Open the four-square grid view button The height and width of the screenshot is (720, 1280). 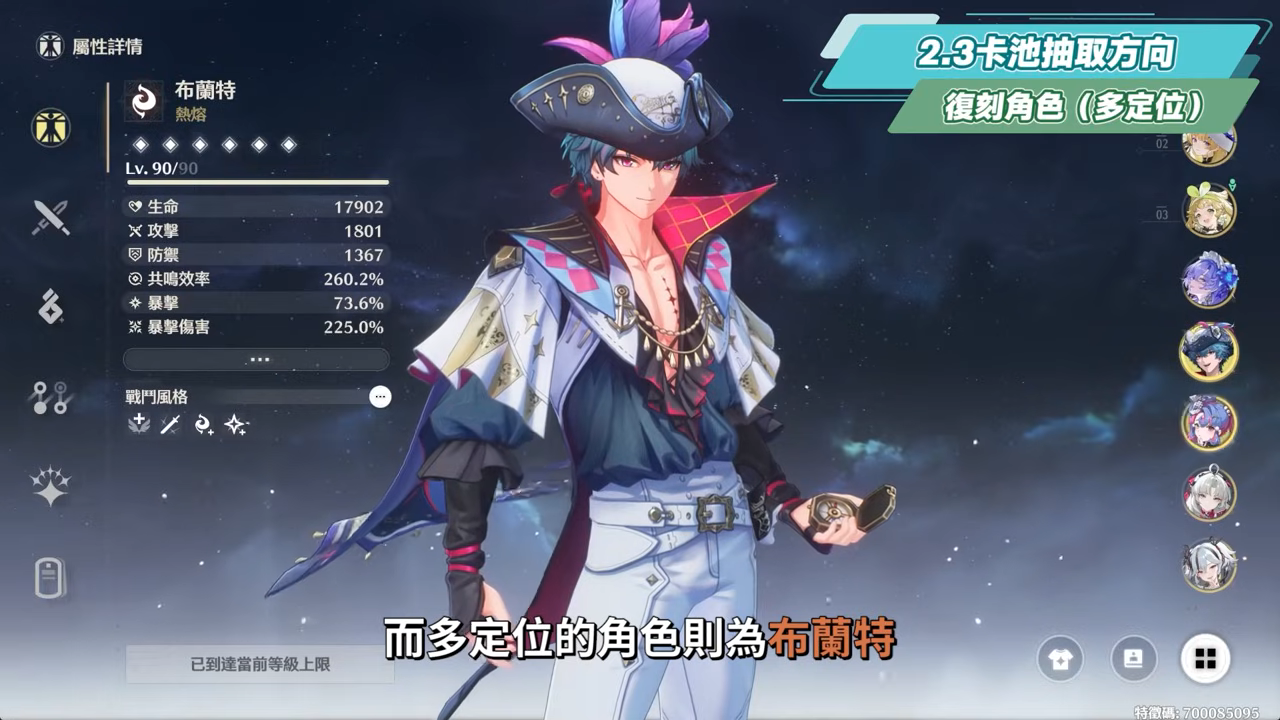point(1205,658)
